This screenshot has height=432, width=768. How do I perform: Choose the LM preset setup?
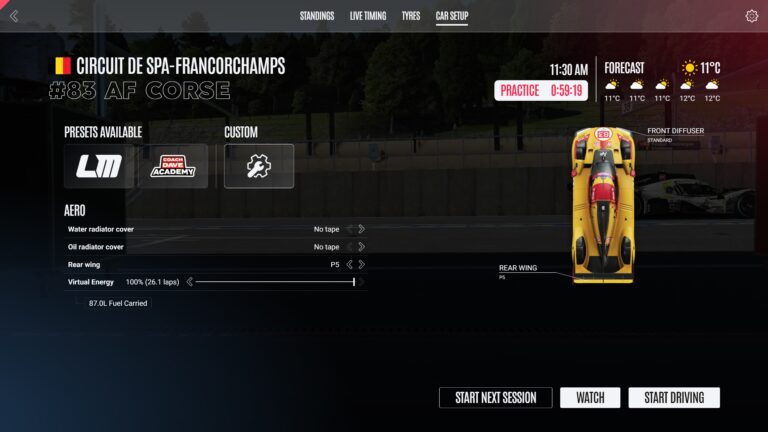click(99, 166)
